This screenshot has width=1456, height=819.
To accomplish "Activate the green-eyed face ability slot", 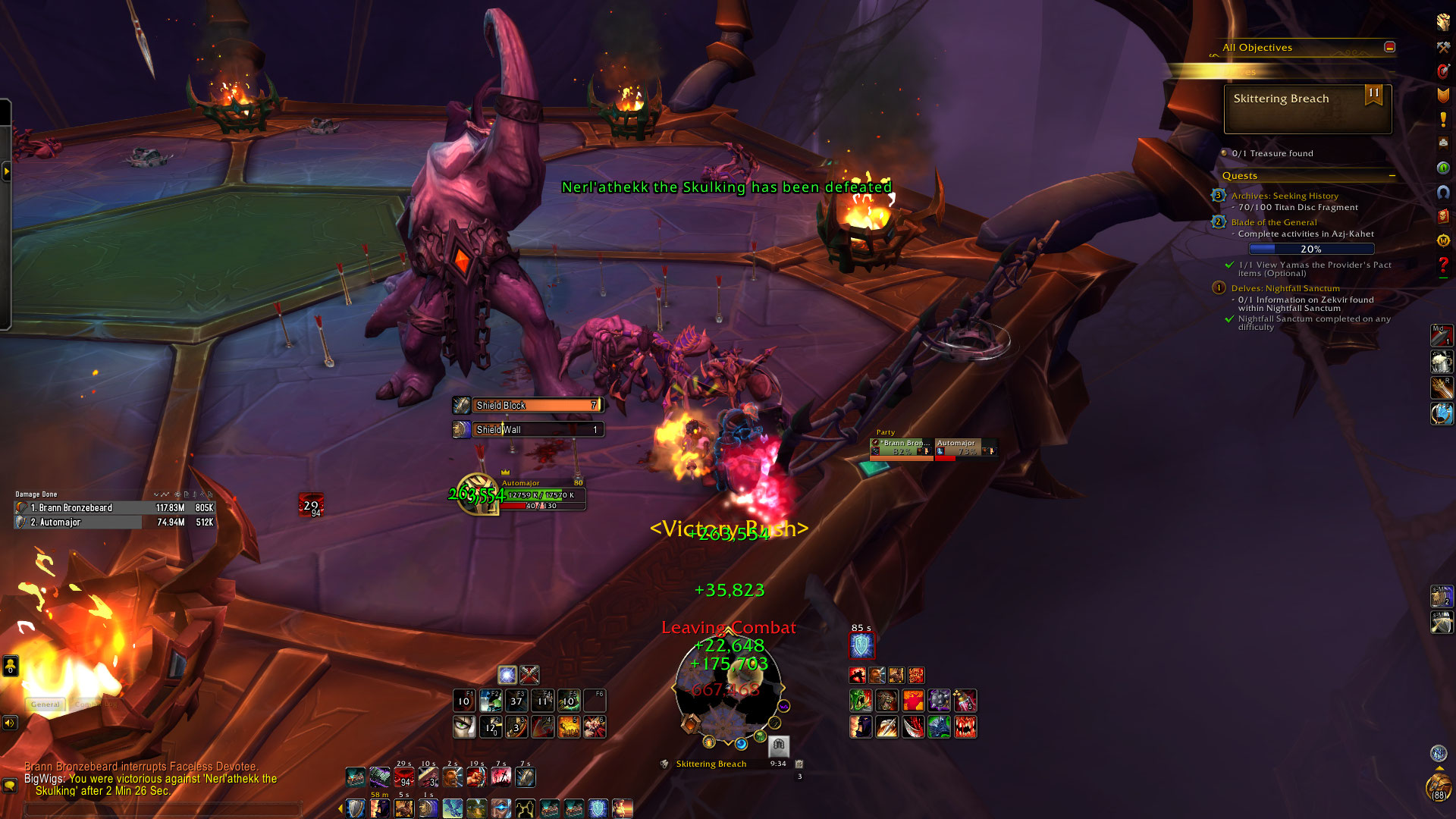I will [464, 727].
